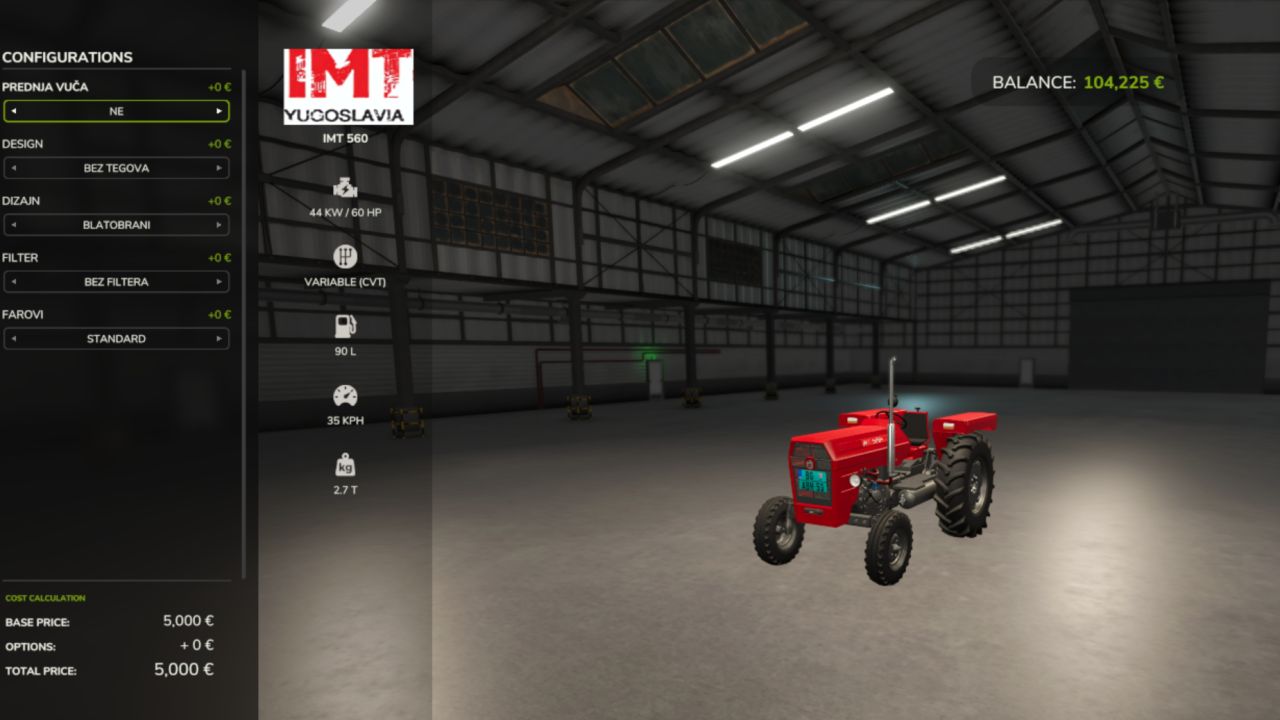The height and width of the screenshot is (720, 1280).
Task: Click the green balance amount display
Action: click(x=1125, y=82)
